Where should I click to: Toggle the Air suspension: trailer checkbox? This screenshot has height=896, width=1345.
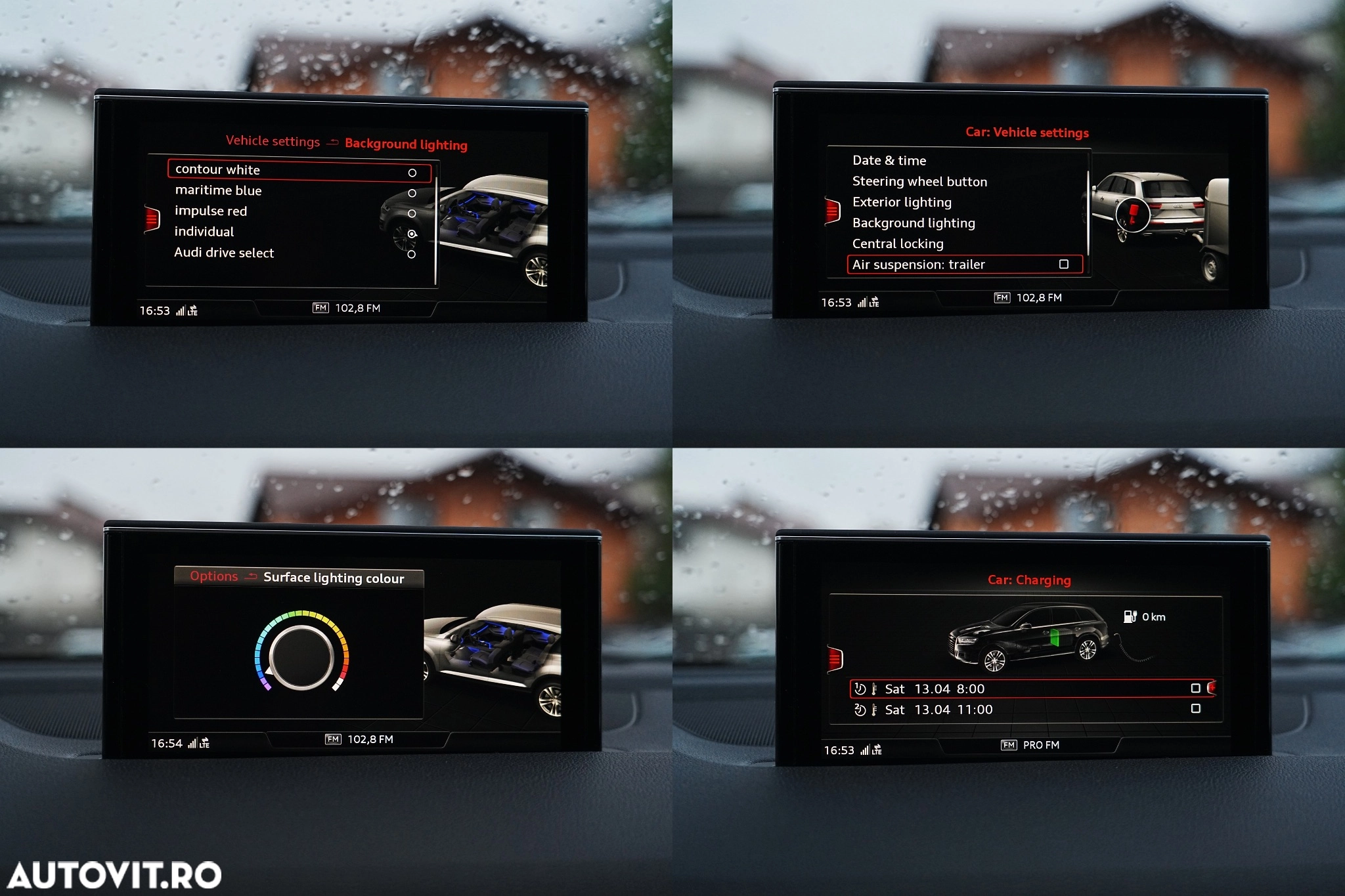(x=1064, y=264)
